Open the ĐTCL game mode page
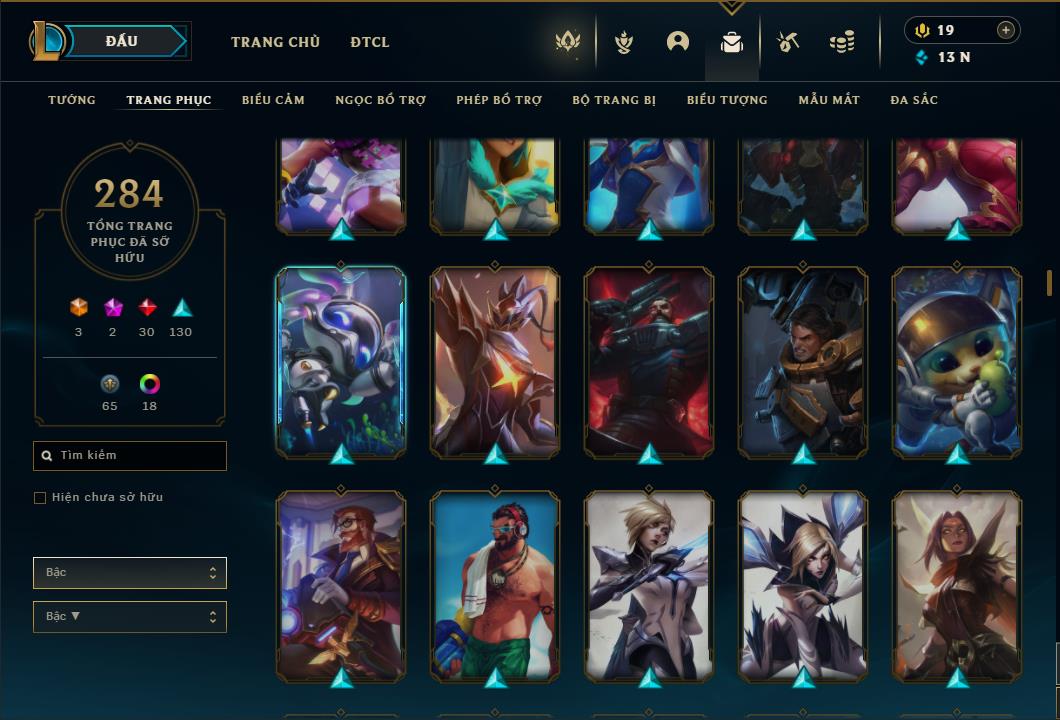This screenshot has height=720, width=1060. click(370, 42)
